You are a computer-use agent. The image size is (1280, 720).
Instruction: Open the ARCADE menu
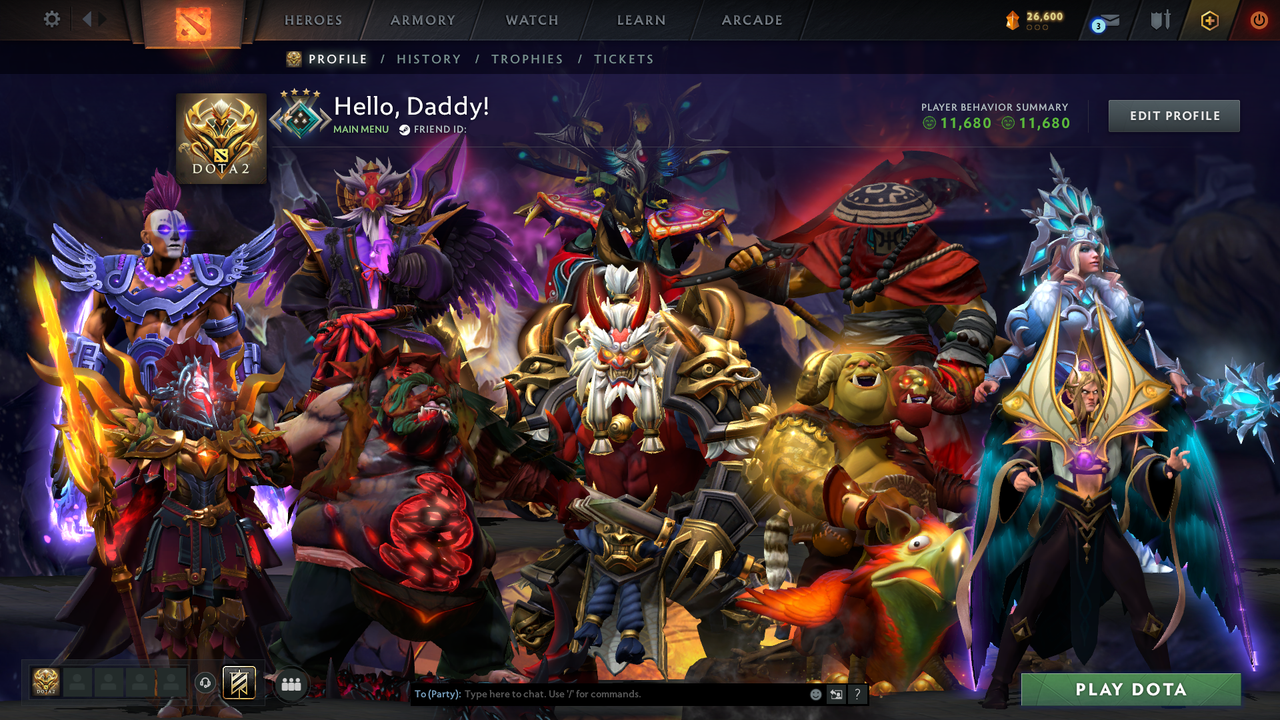click(x=751, y=19)
